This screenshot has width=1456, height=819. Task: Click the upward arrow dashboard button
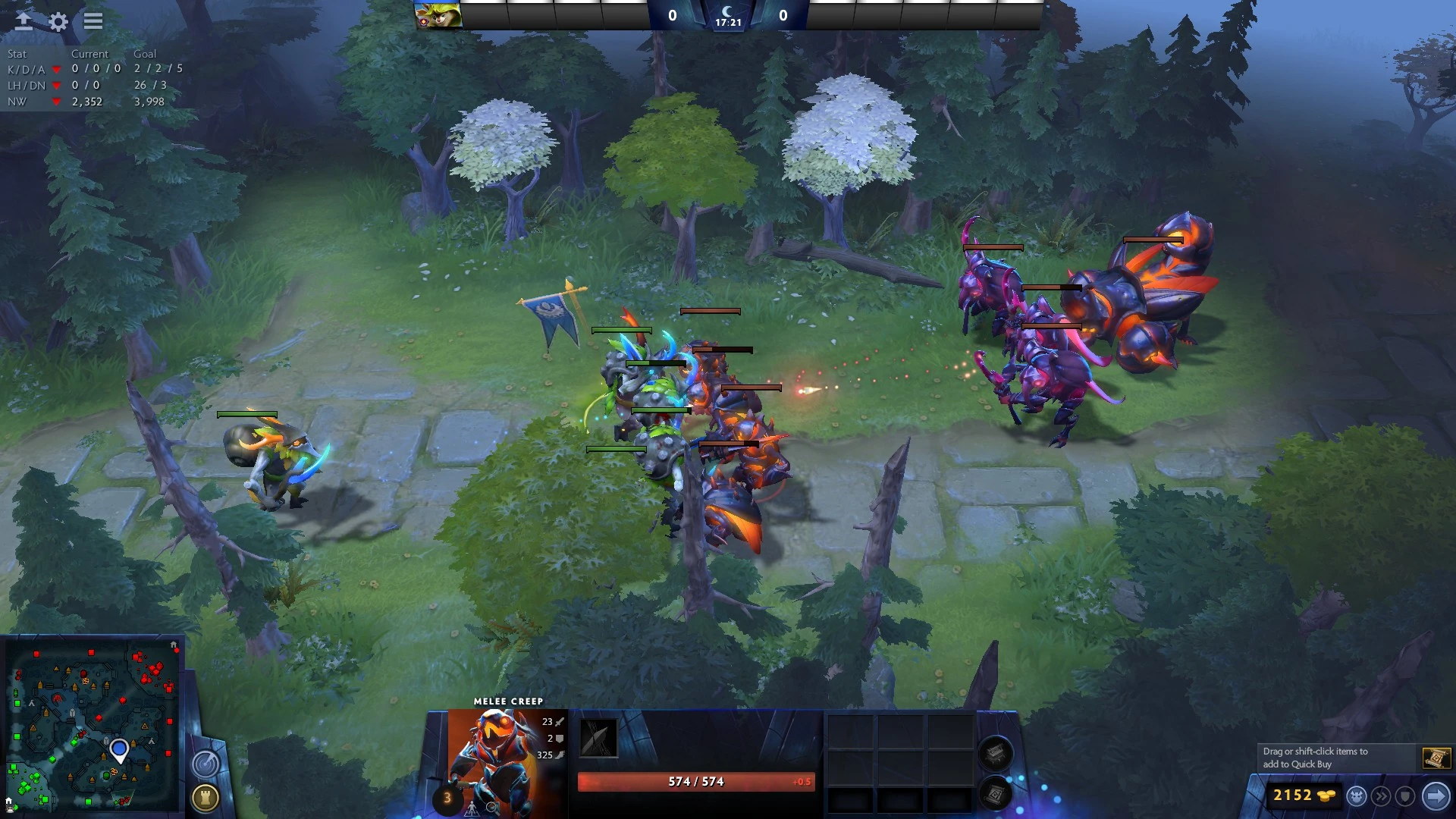(x=24, y=21)
